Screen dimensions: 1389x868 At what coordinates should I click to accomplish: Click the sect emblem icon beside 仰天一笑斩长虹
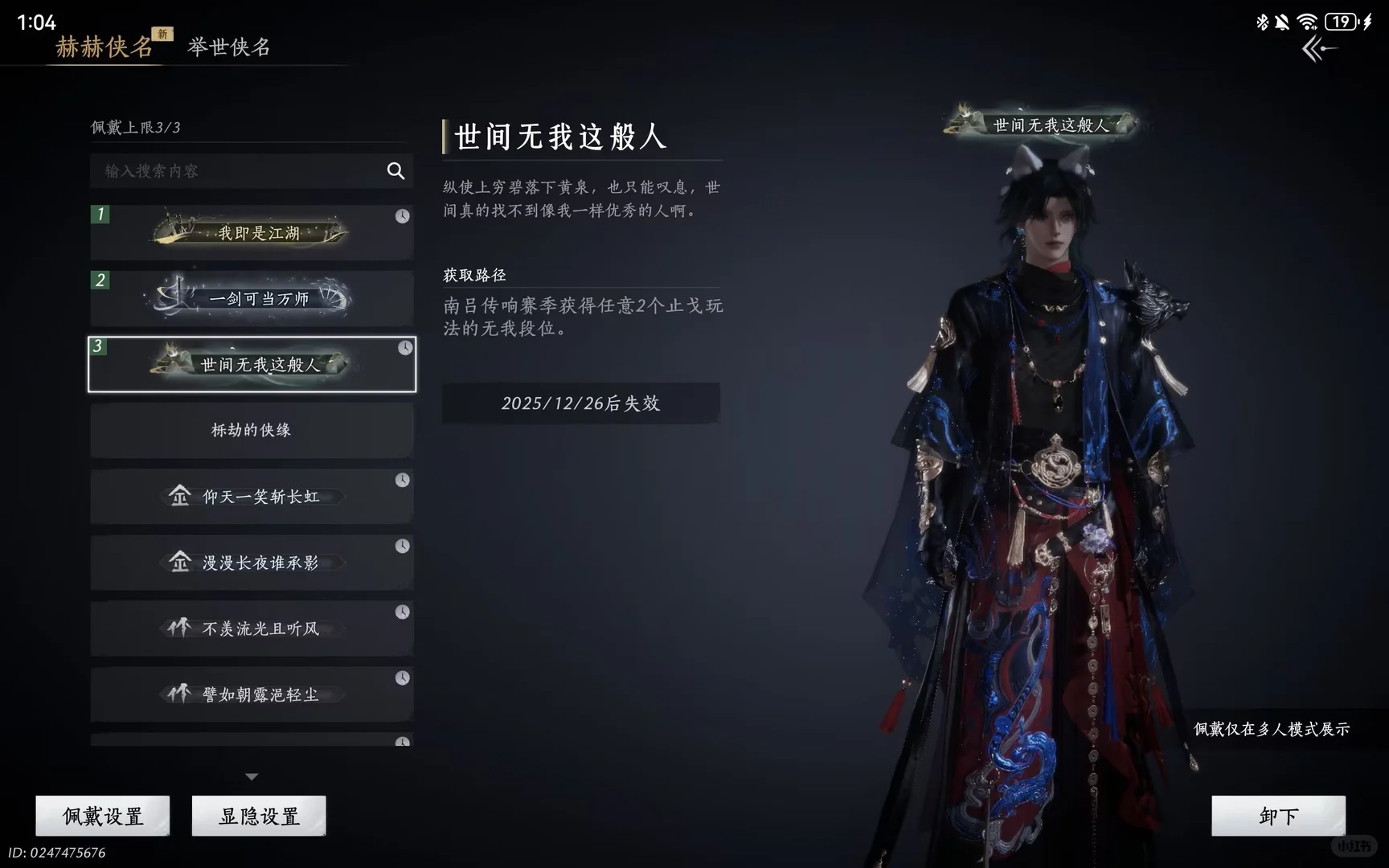[178, 497]
